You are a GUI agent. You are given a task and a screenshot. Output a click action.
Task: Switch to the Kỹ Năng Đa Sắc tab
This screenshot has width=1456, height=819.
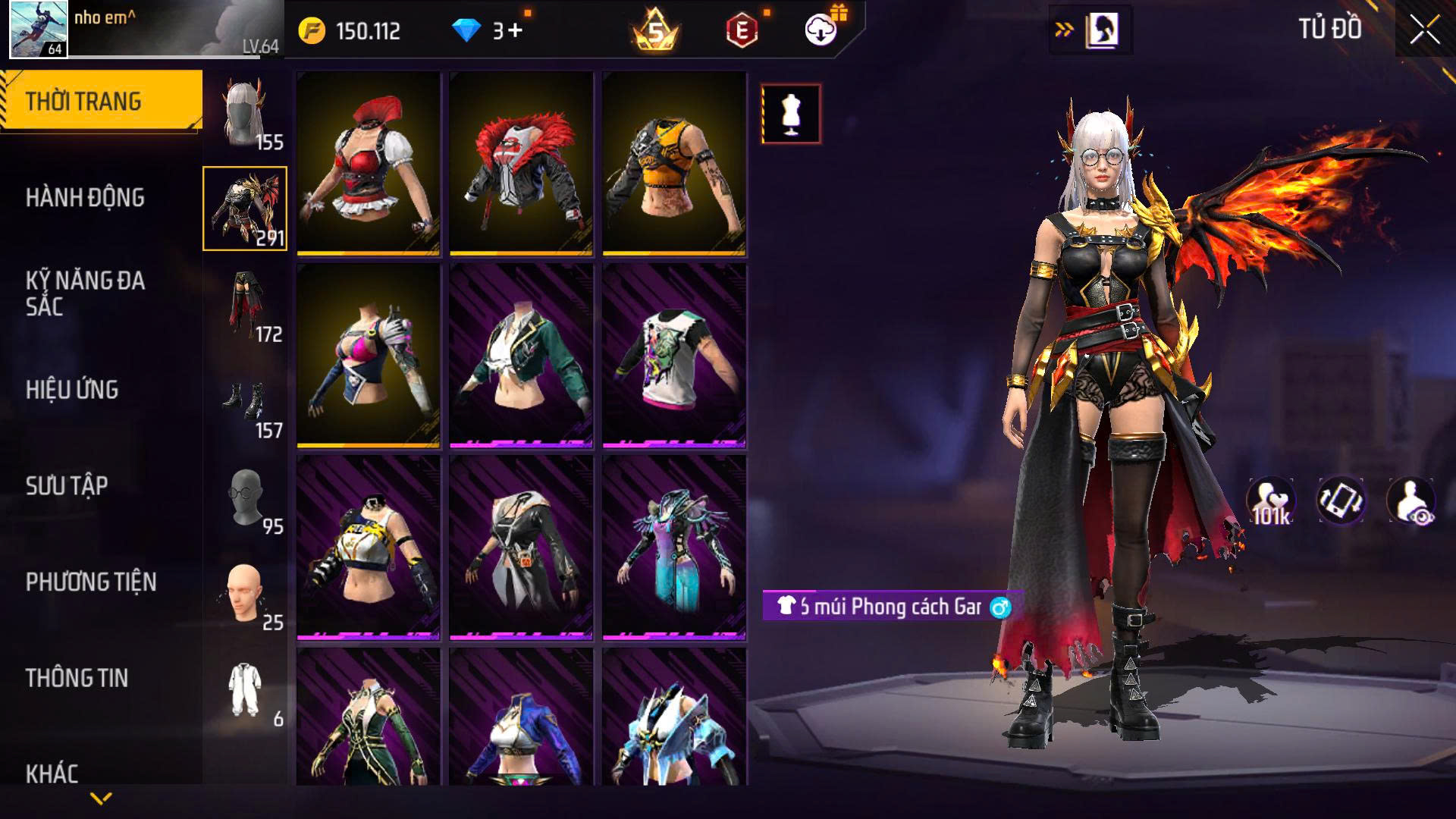click(x=85, y=293)
